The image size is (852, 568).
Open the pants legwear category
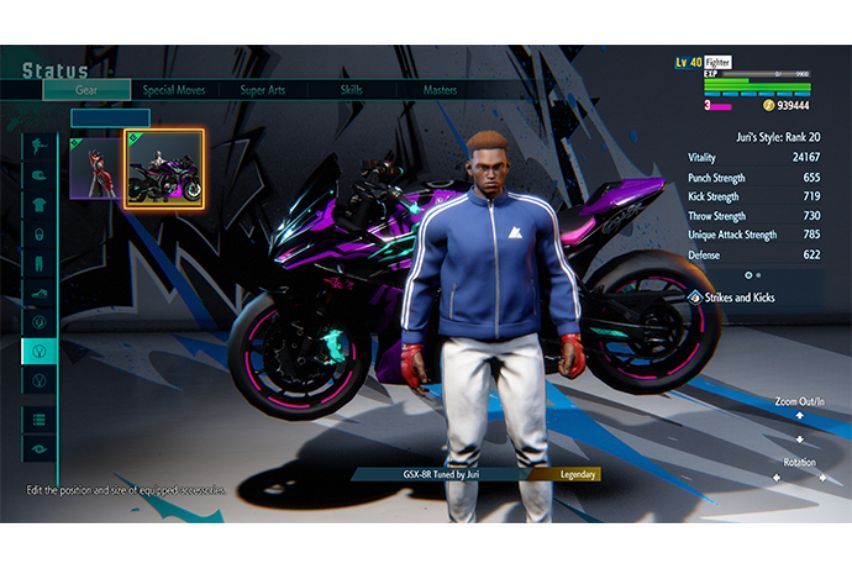click(x=40, y=264)
